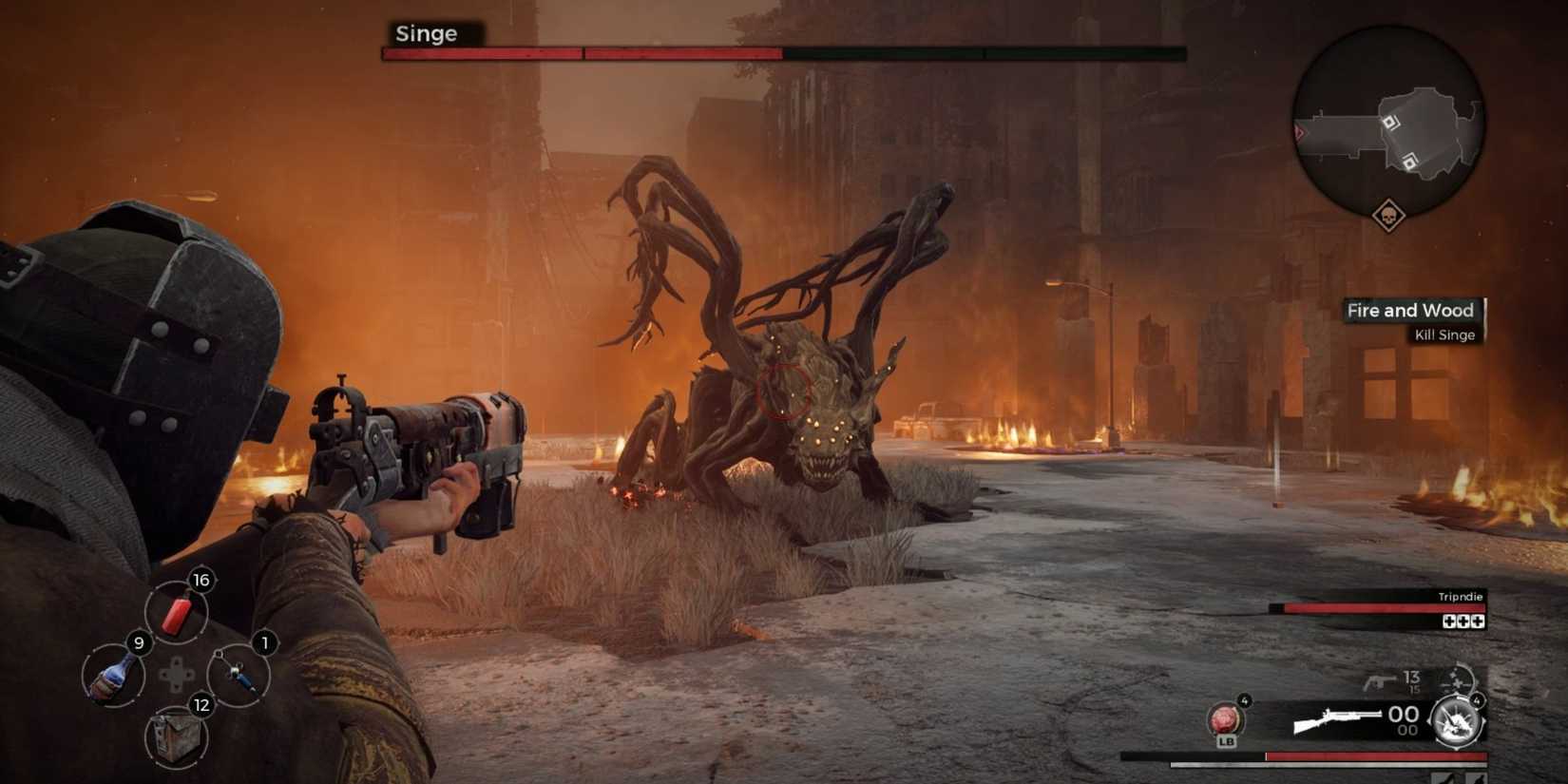Click the pistol sidearm icon

coord(1381,681)
